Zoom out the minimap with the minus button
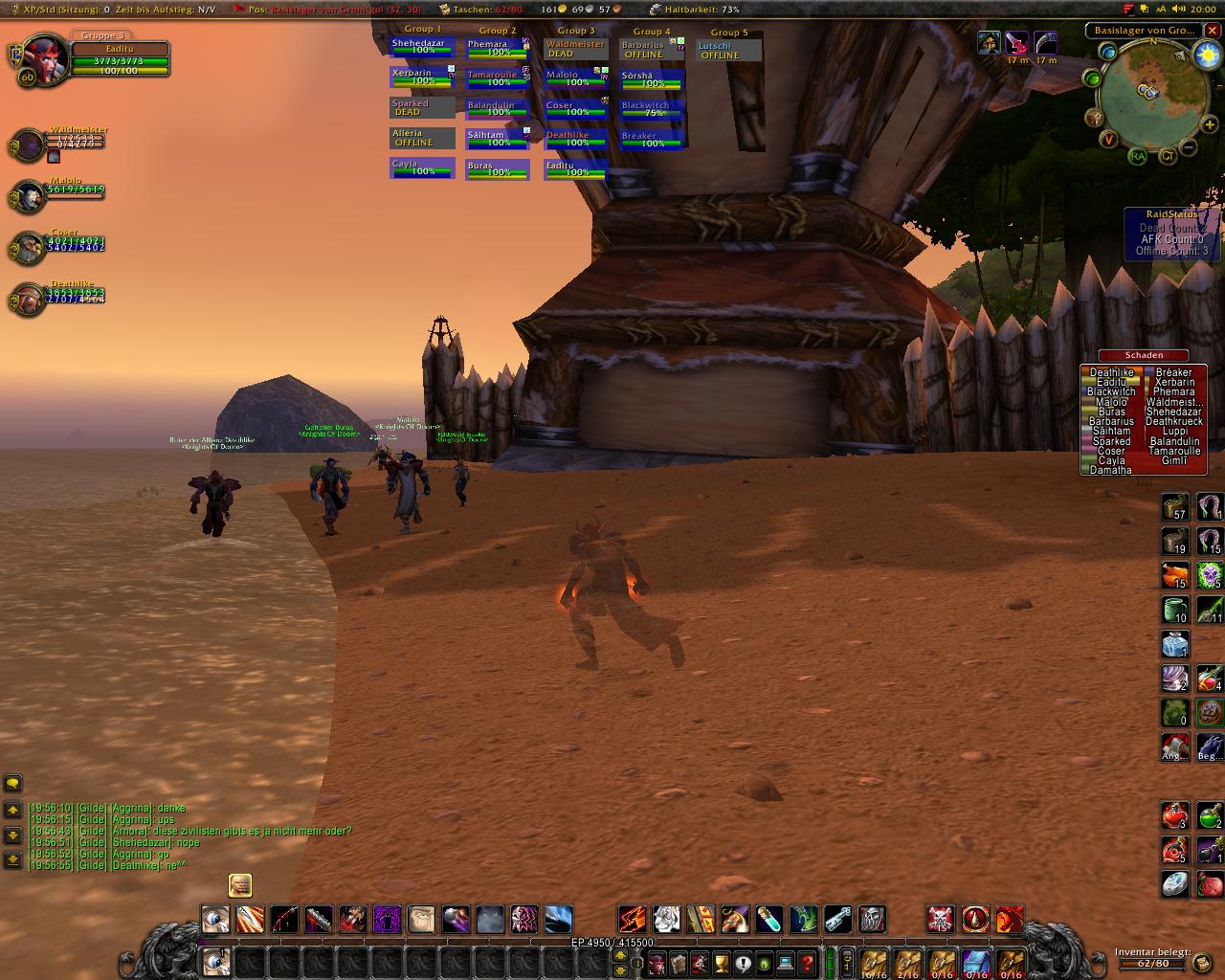This screenshot has height=980, width=1225. pyautogui.click(x=1189, y=148)
